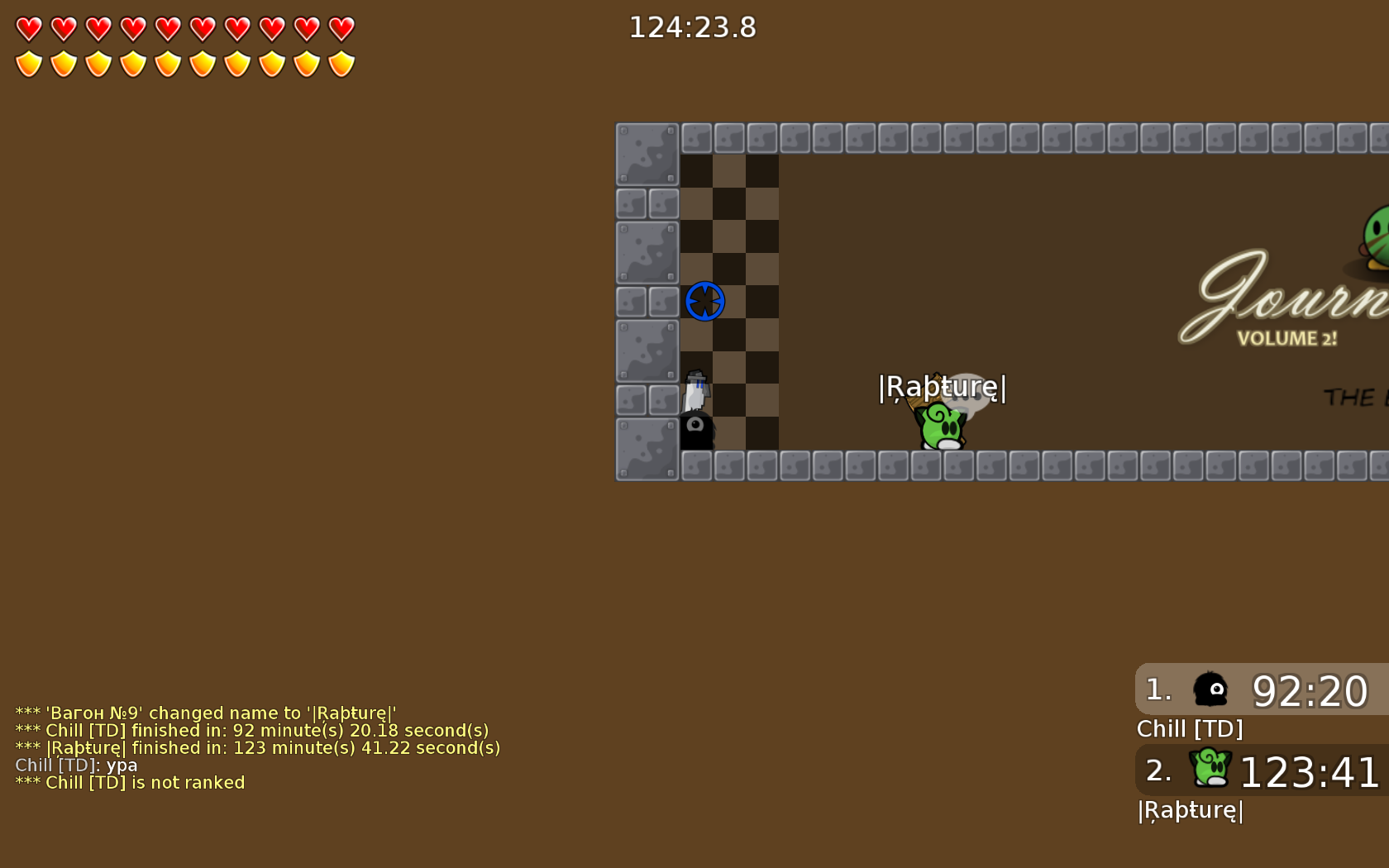Image resolution: width=1389 pixels, height=868 pixels.
Task: Click the race timer showing 124:23.8
Action: (x=693, y=27)
